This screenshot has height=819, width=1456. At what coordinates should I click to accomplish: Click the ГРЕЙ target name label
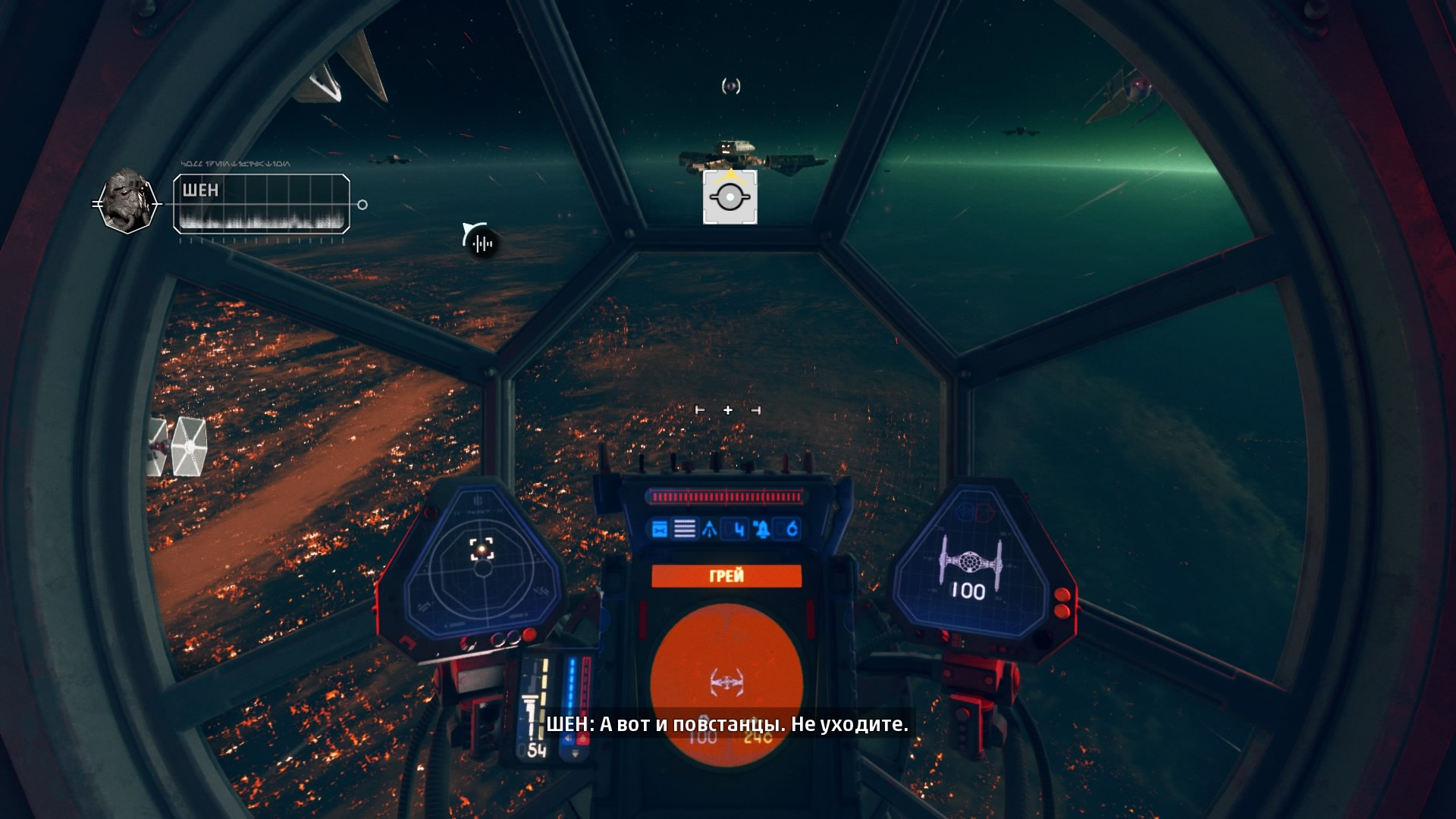click(726, 576)
